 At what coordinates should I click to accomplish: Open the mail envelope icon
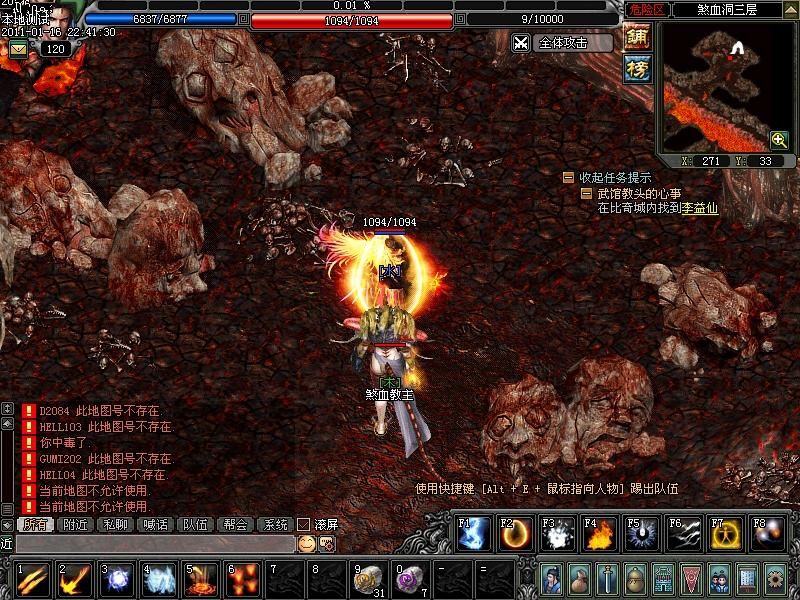point(18,49)
